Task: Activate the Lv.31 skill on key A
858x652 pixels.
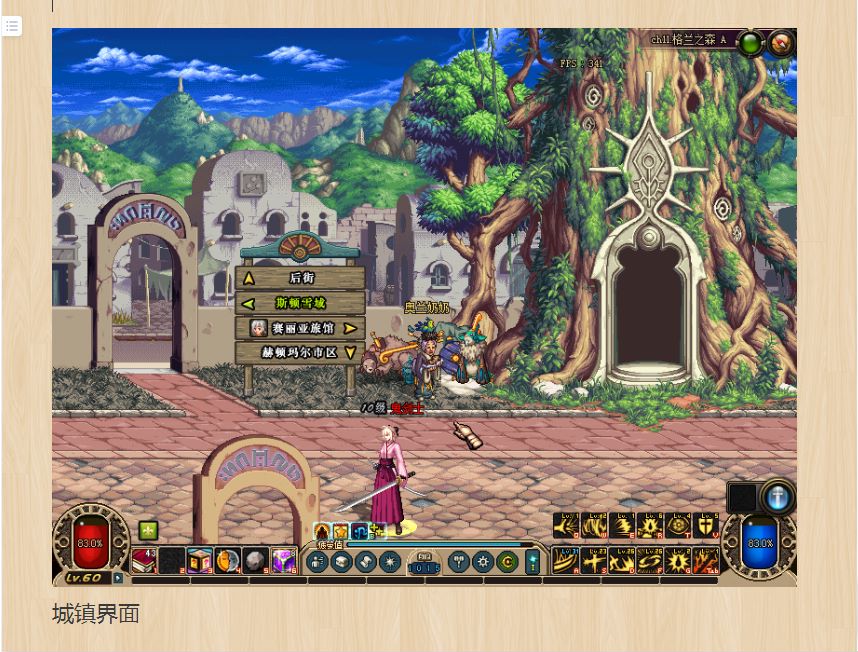Action: [x=566, y=561]
